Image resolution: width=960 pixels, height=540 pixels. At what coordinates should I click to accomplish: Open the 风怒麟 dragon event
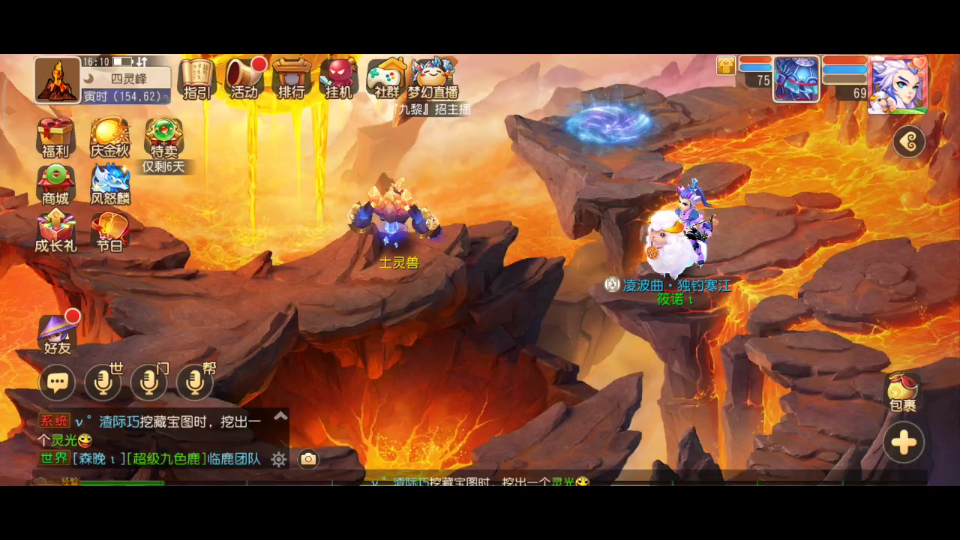click(110, 184)
